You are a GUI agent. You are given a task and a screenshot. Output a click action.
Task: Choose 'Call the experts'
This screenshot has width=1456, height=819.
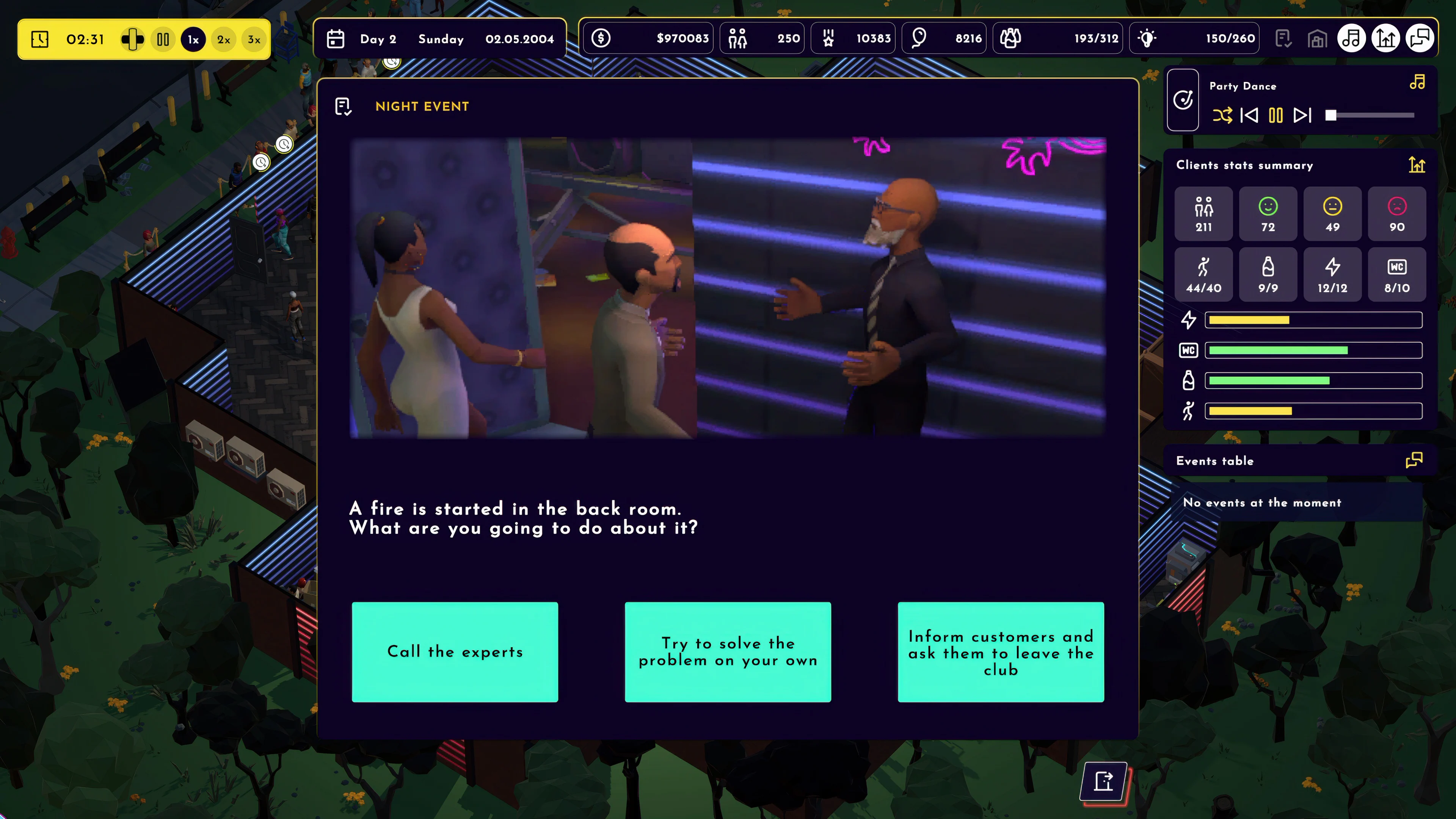[x=455, y=652]
